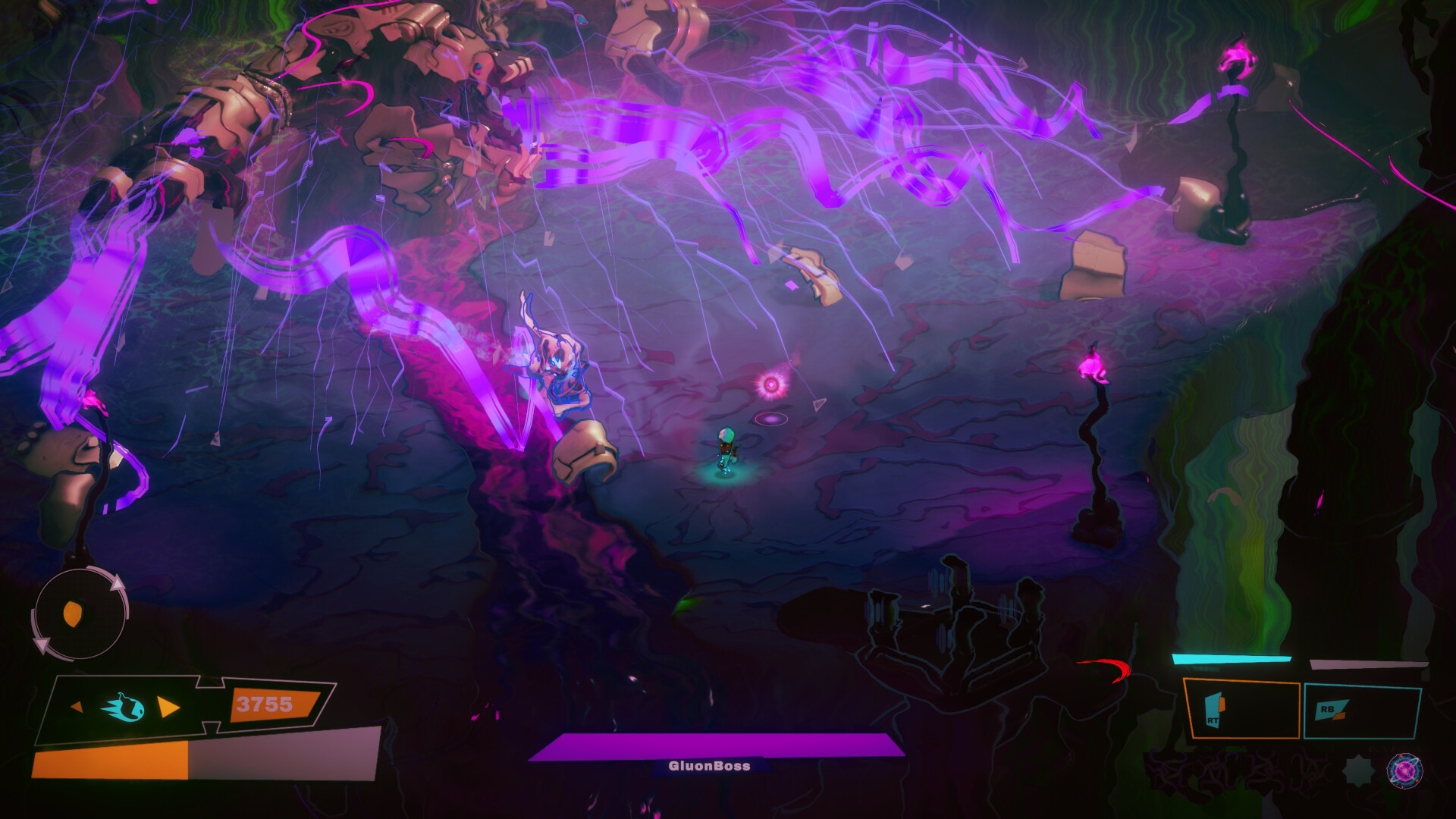The image size is (1456, 819).
Task: Click the dark eight-pointed star badge
Action: 1358,771
